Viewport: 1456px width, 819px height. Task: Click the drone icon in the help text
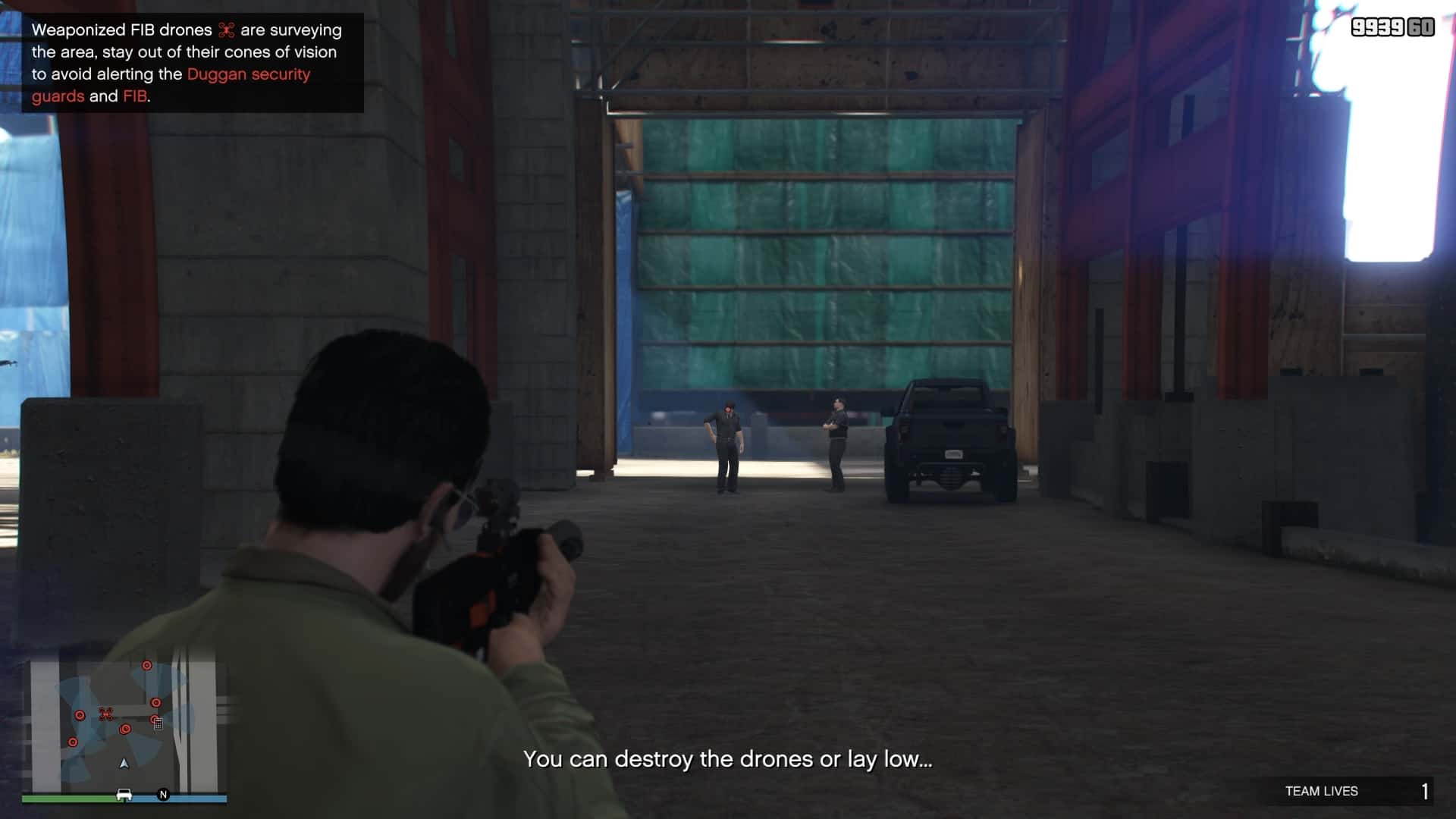227,30
